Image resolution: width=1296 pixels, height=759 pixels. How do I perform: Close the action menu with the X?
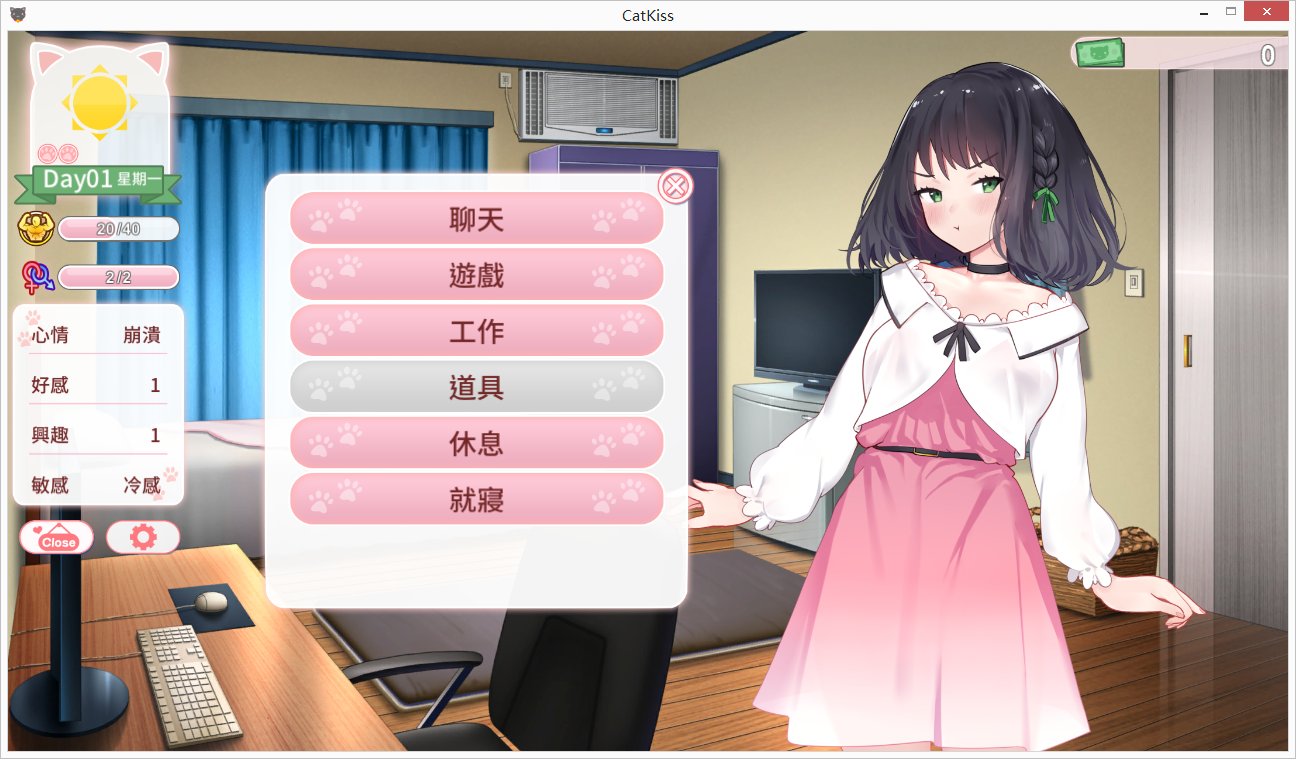(676, 186)
